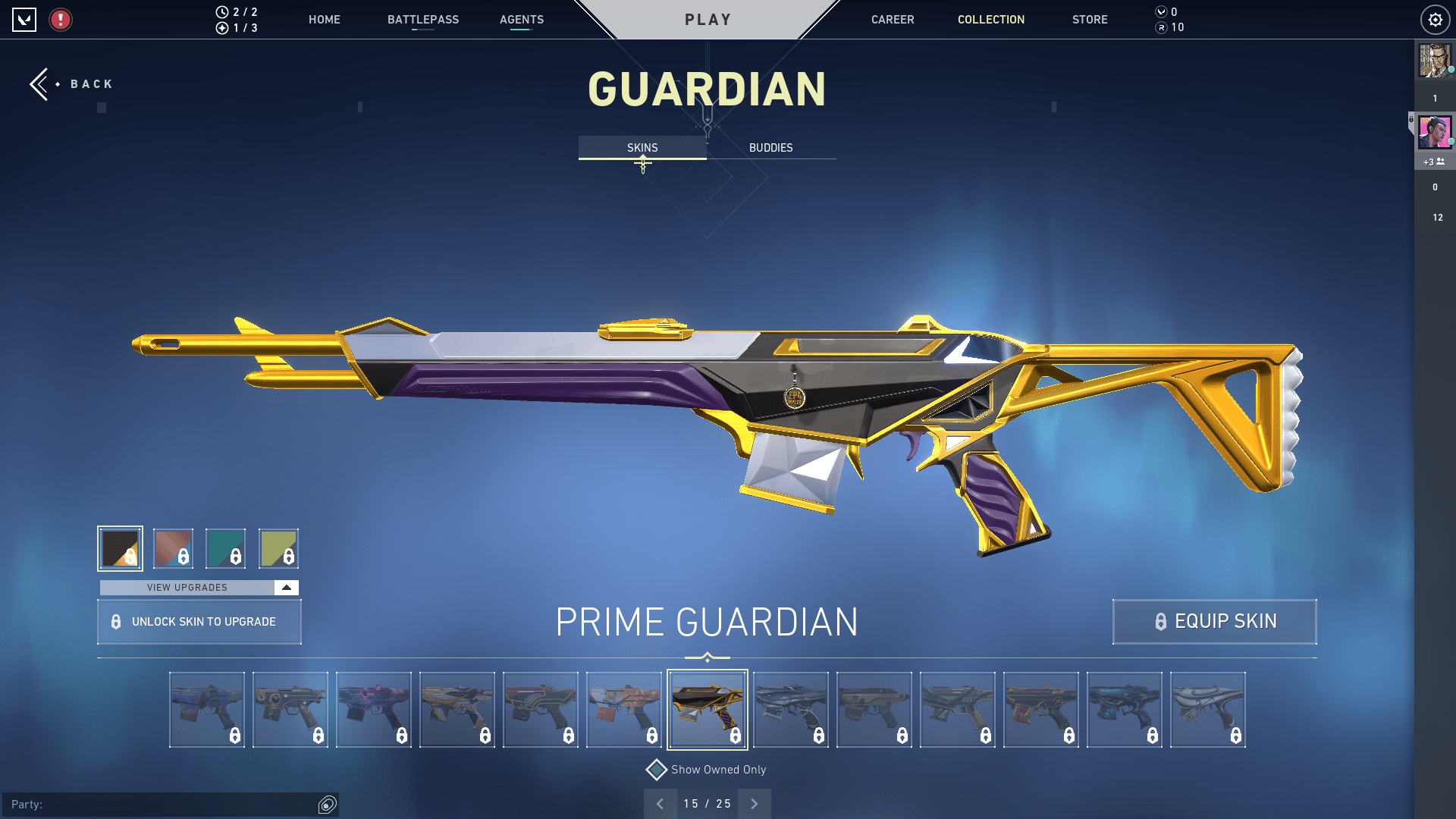Select the teal color variant swatch
The width and height of the screenshot is (1456, 819).
pos(226,548)
